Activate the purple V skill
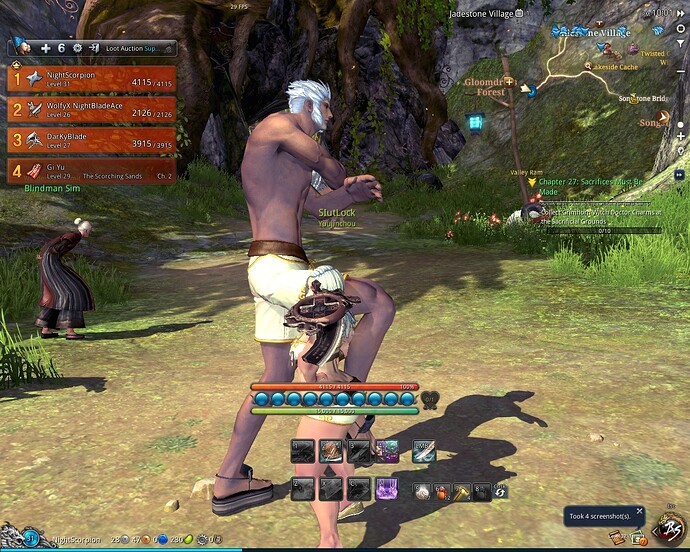The height and width of the screenshot is (552, 690). 387,489
